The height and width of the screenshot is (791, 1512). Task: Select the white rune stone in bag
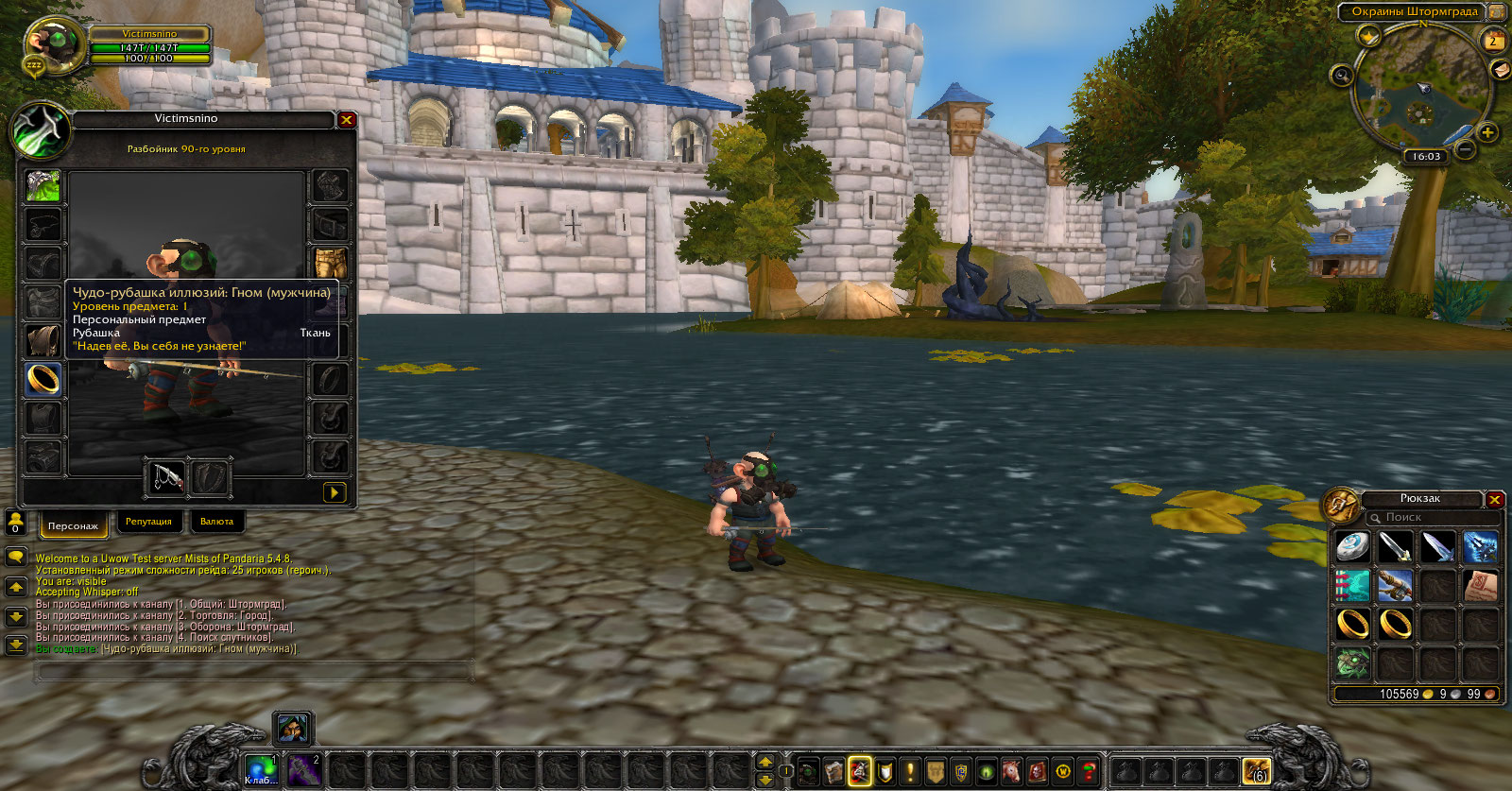[x=1352, y=546]
